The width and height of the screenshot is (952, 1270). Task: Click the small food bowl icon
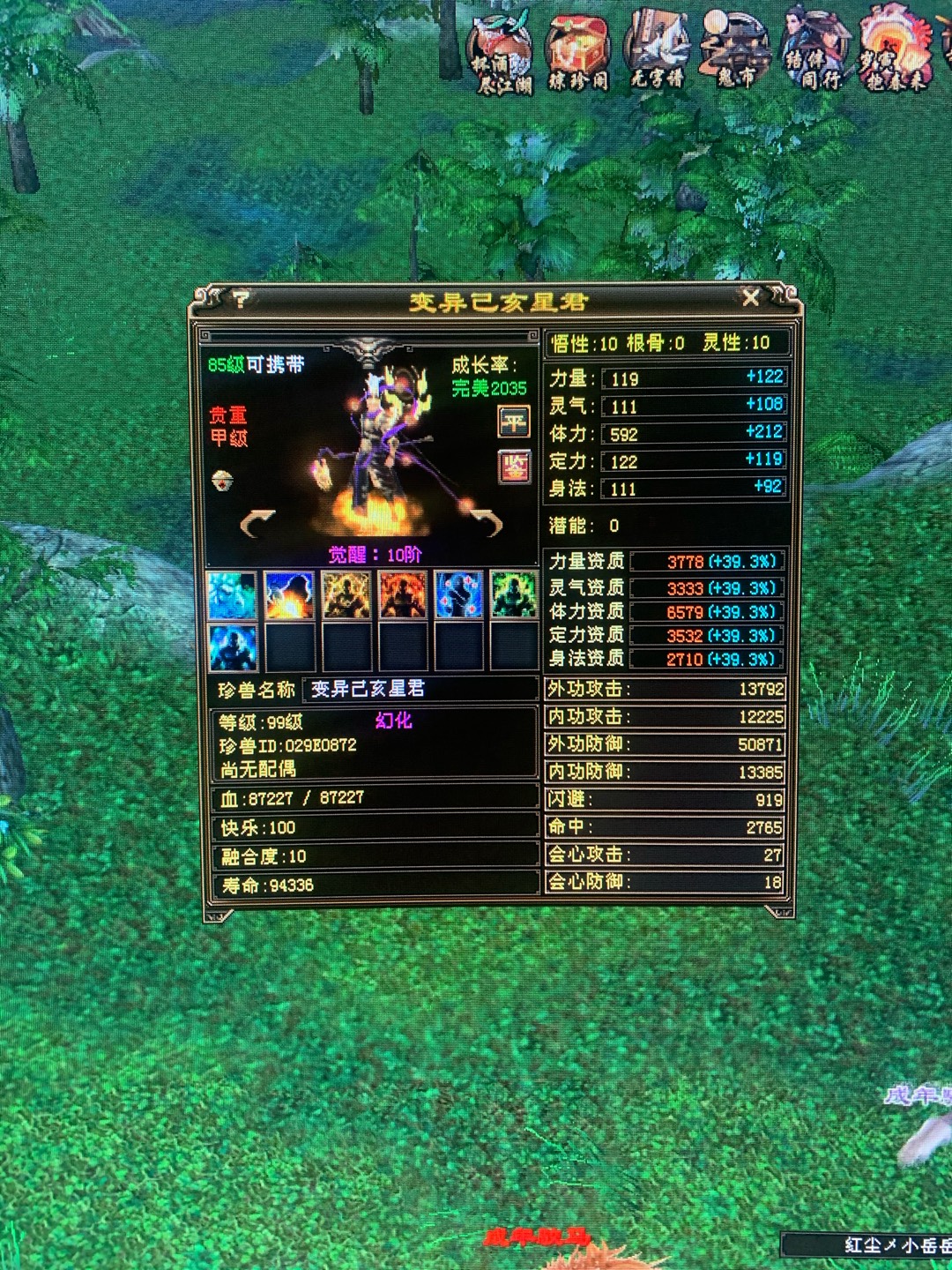224,481
